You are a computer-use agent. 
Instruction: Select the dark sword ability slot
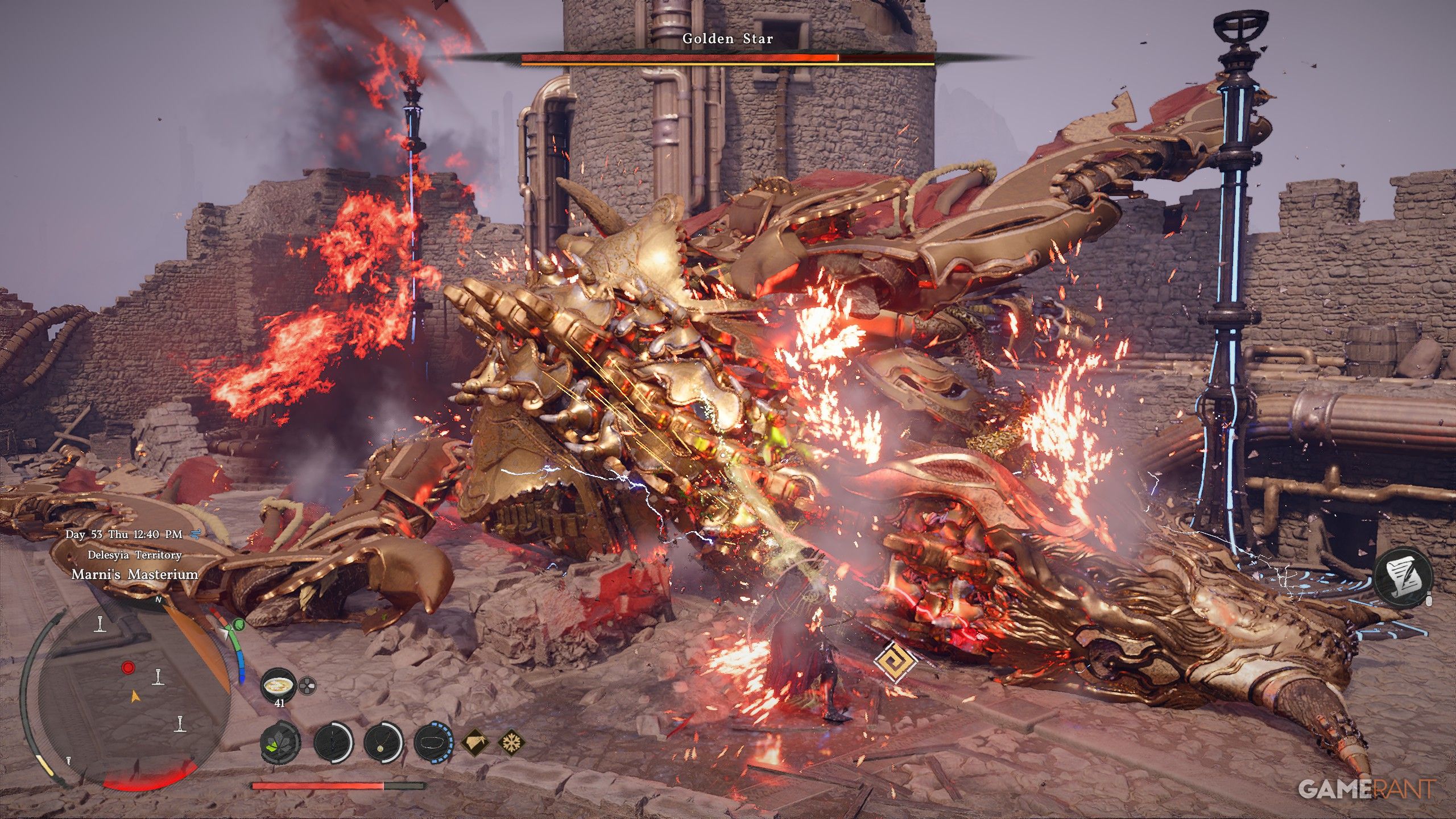[333, 742]
